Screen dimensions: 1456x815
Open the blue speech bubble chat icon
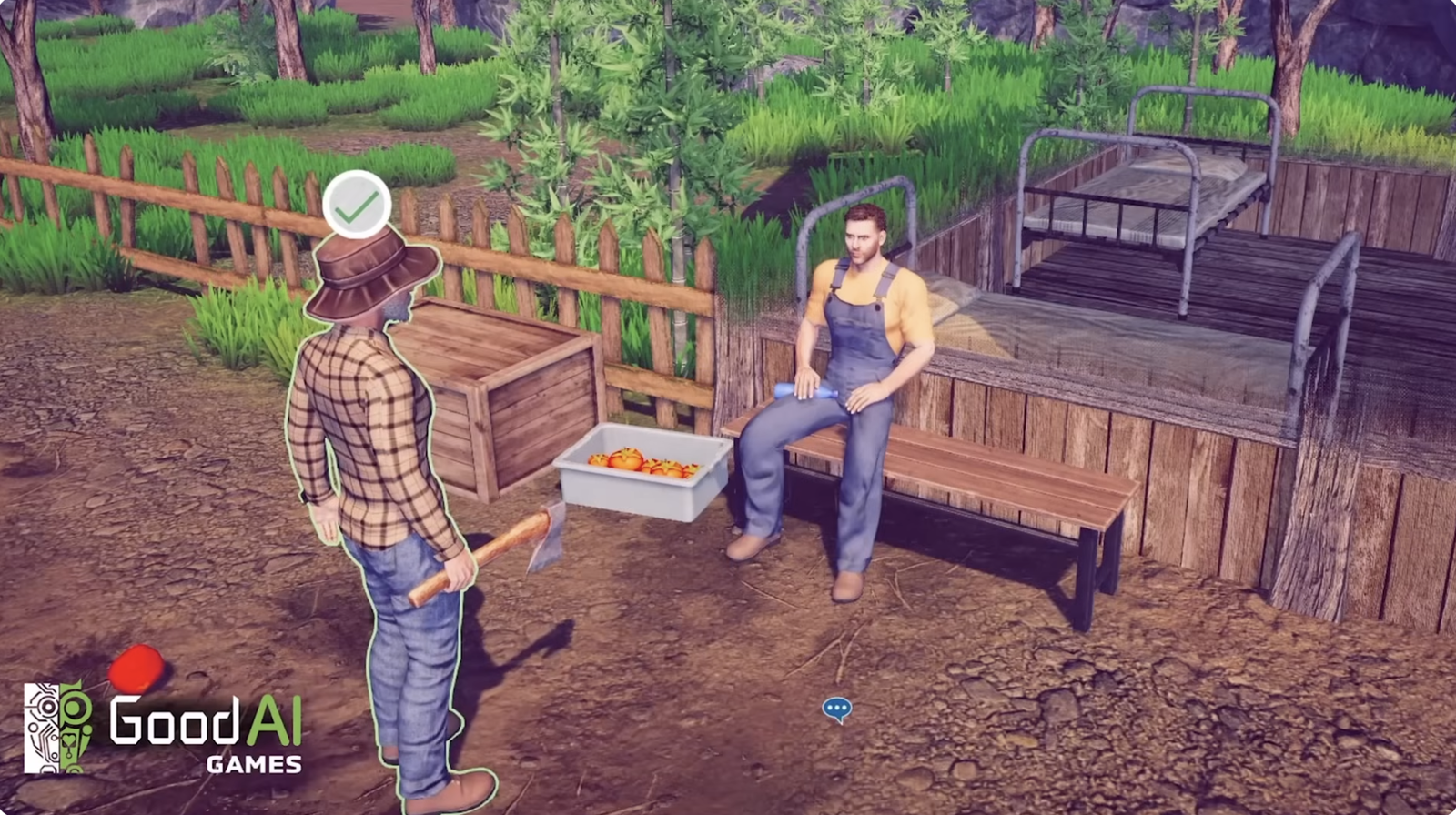point(836,709)
